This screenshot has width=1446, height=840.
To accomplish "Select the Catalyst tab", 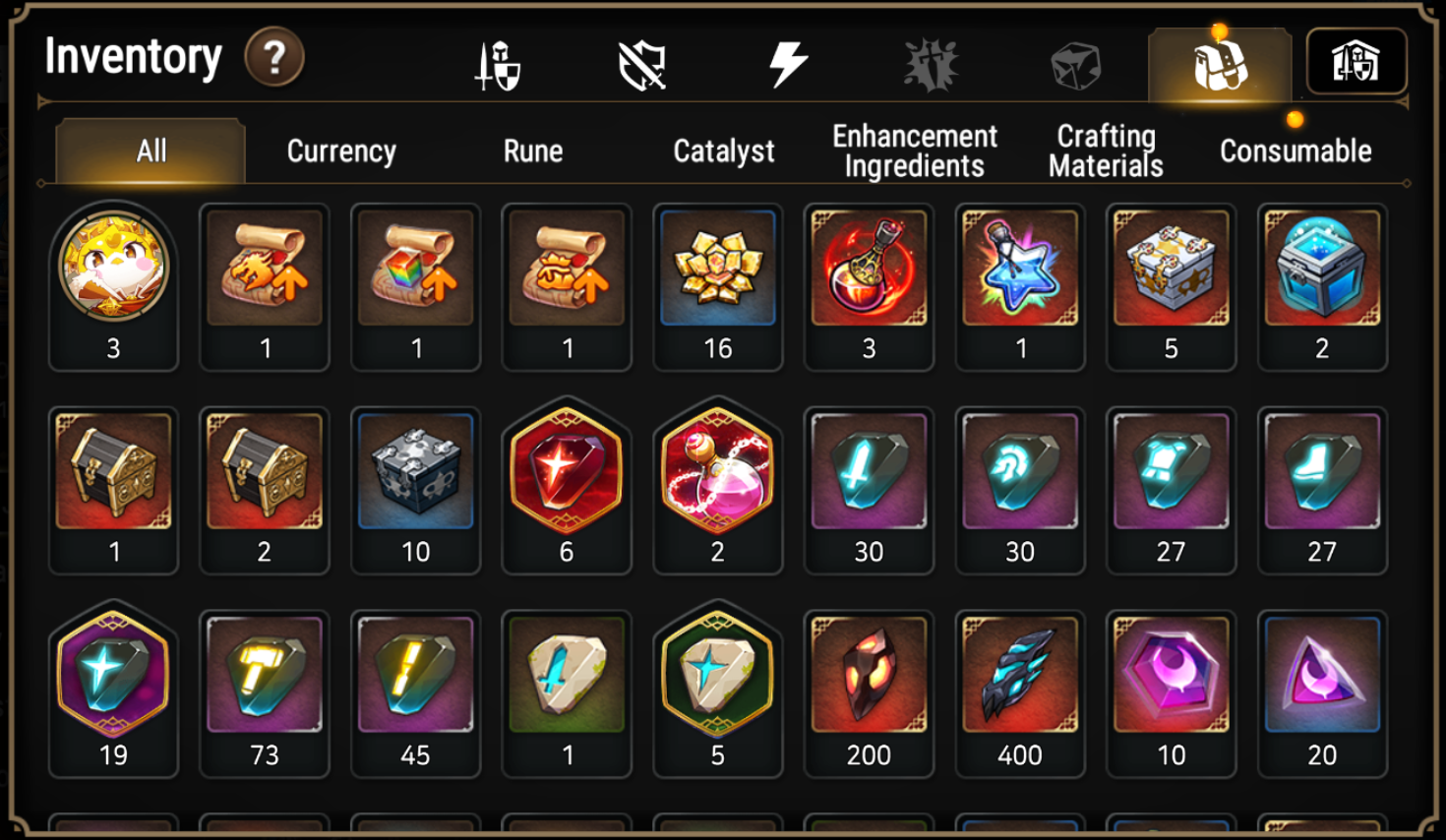I will point(723,150).
